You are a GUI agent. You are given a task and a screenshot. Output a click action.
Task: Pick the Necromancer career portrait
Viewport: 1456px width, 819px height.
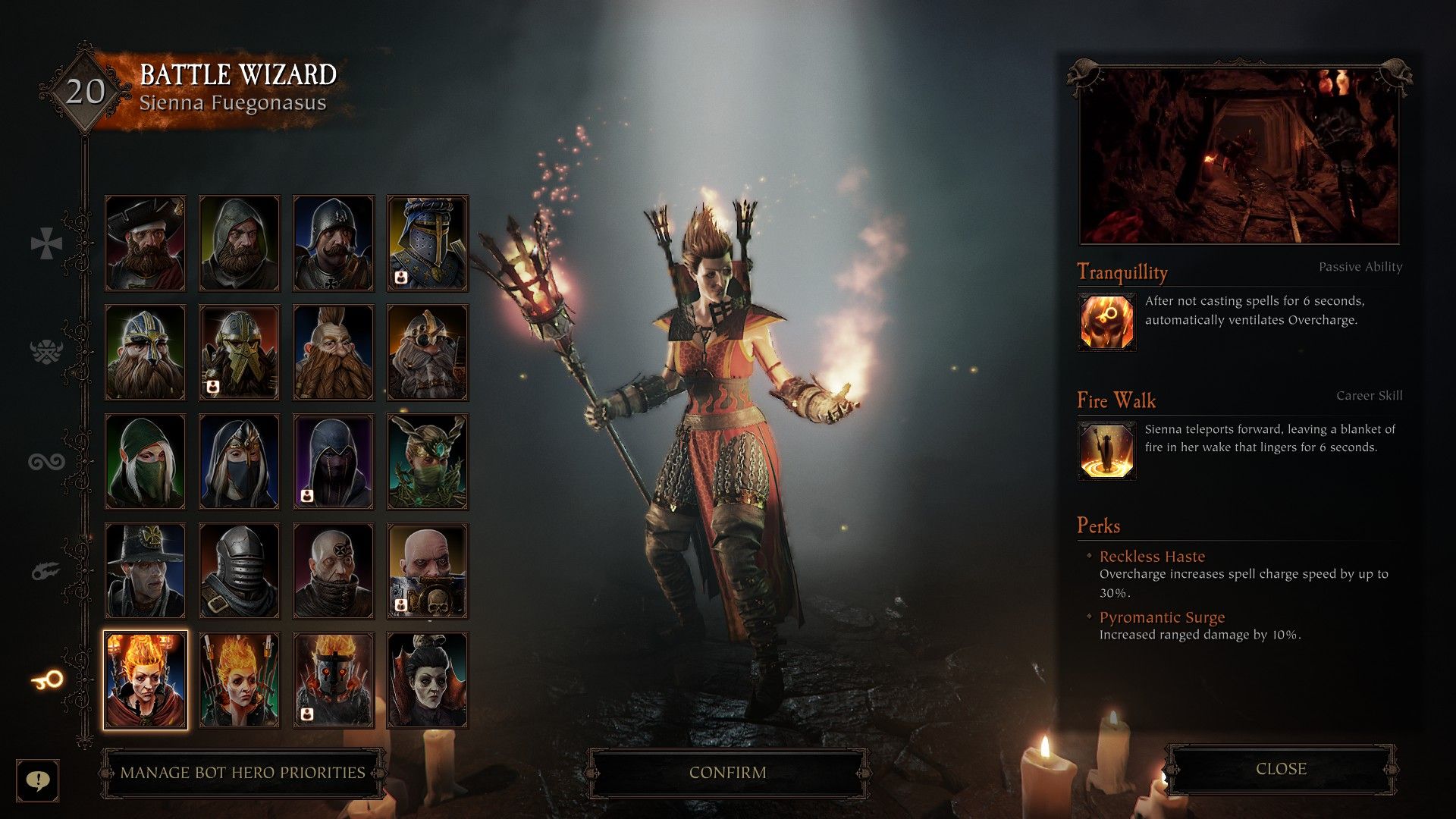click(x=428, y=680)
